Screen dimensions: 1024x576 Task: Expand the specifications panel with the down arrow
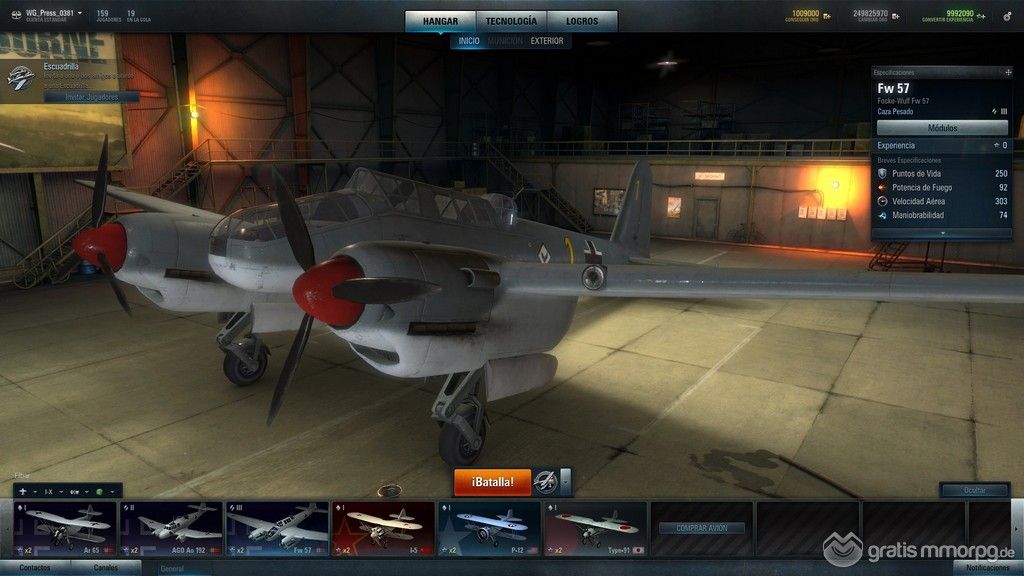(x=942, y=232)
